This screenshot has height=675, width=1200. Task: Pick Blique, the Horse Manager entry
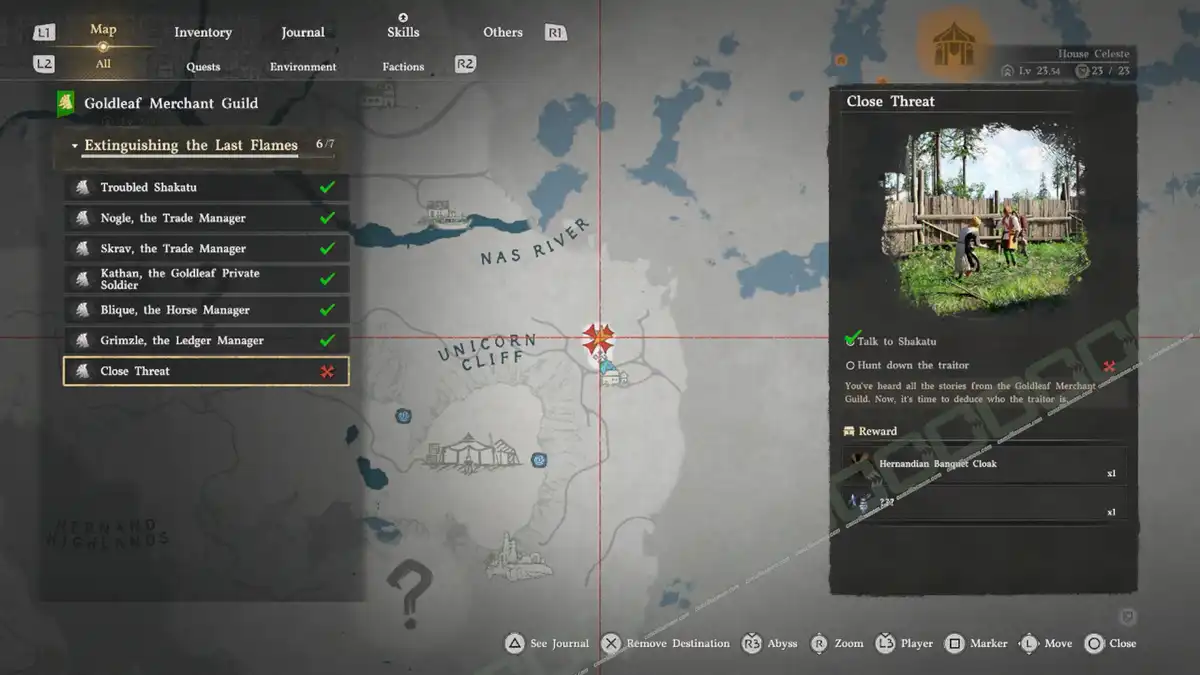pyautogui.click(x=206, y=310)
